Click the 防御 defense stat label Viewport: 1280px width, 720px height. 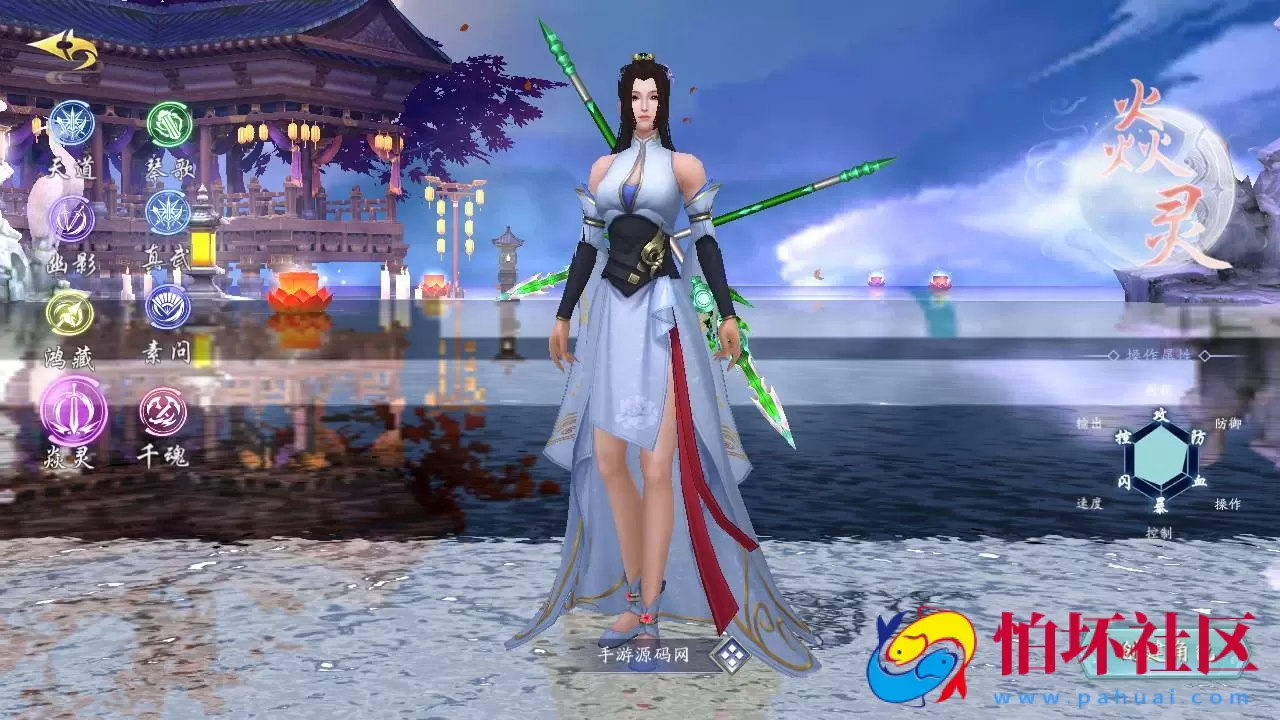click(x=1227, y=420)
